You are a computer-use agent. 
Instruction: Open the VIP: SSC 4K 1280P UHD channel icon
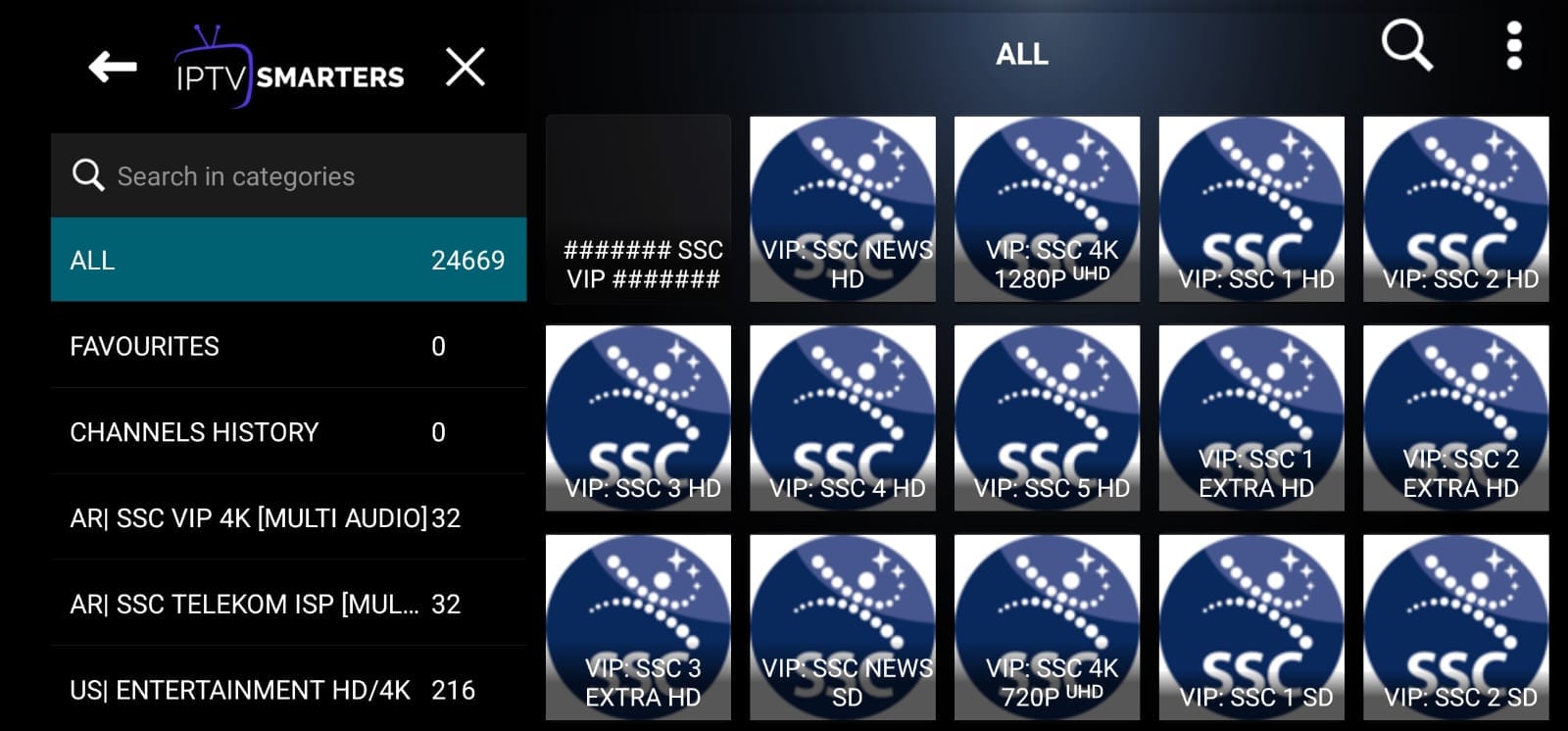tap(1048, 210)
